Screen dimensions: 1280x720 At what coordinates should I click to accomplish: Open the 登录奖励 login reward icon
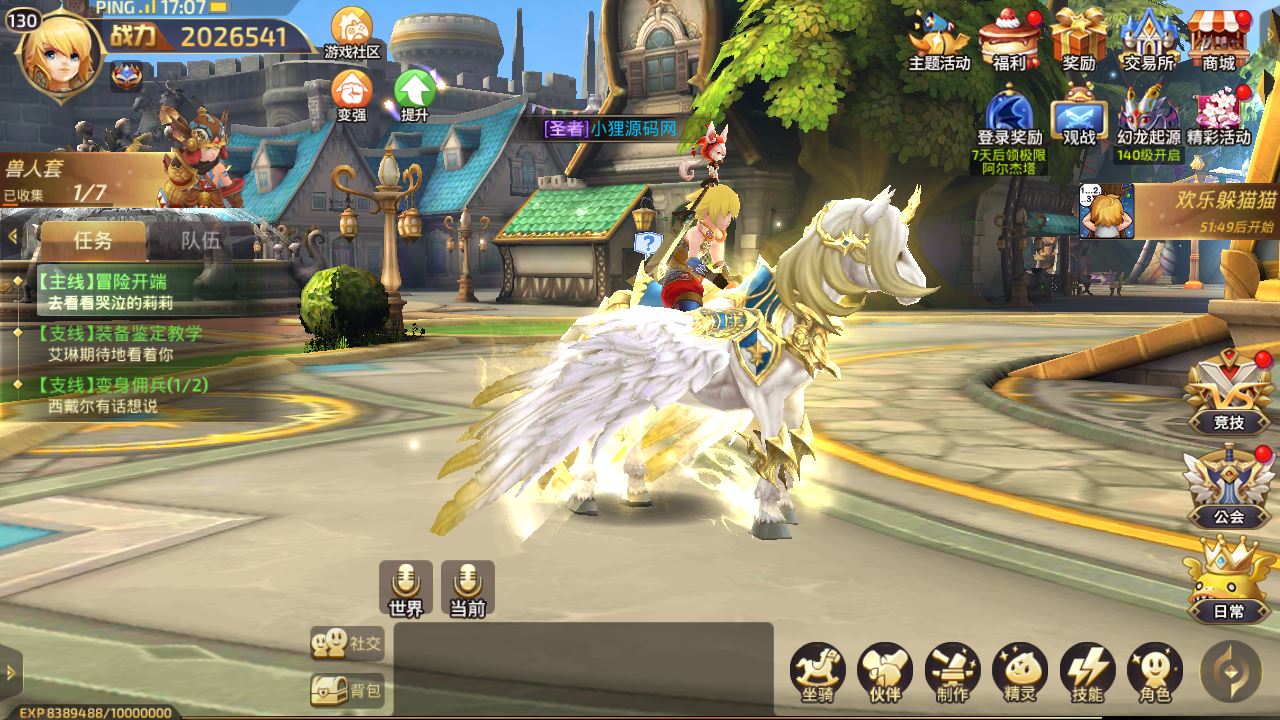tap(1010, 116)
